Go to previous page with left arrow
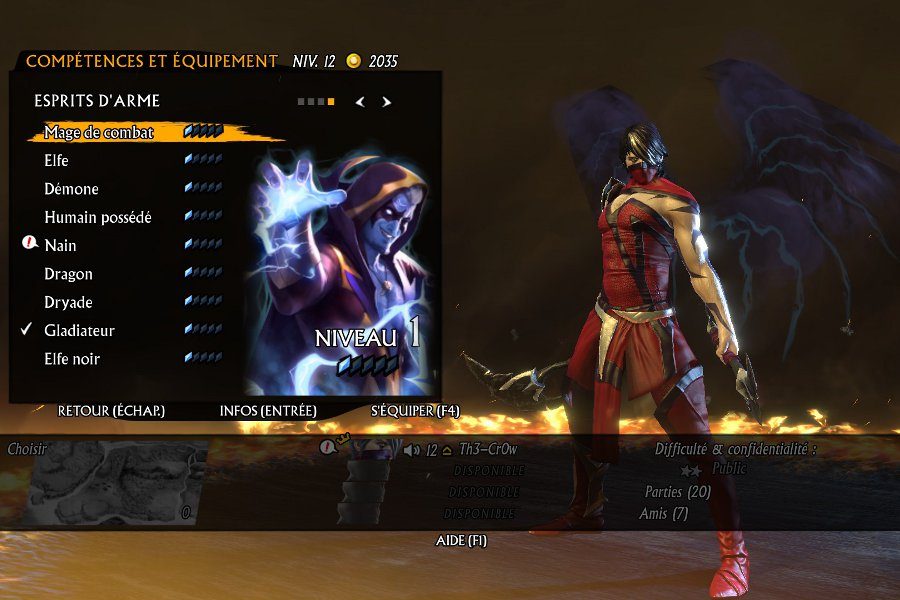Image resolution: width=900 pixels, height=600 pixels. pyautogui.click(x=360, y=101)
